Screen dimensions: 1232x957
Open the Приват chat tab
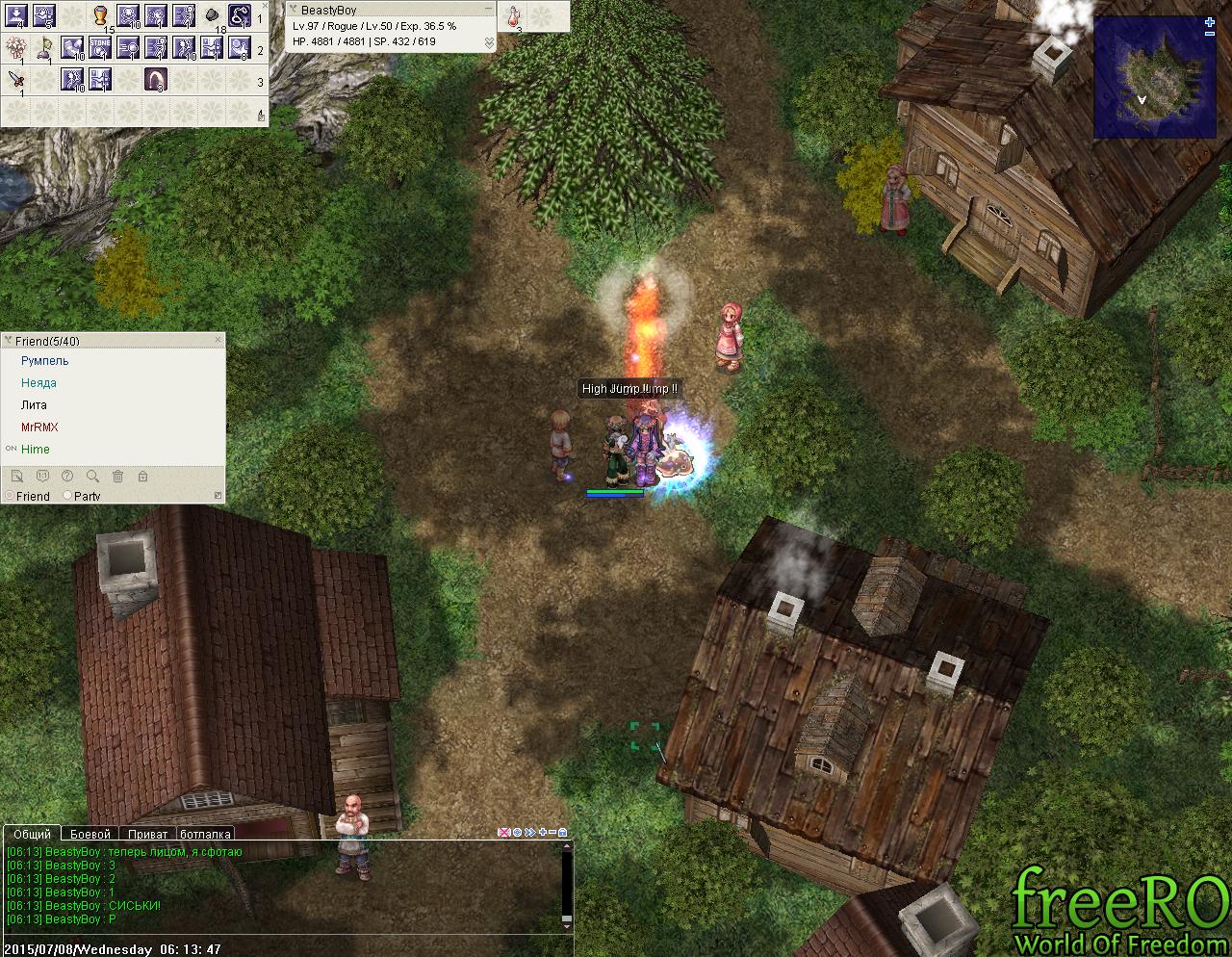click(147, 834)
